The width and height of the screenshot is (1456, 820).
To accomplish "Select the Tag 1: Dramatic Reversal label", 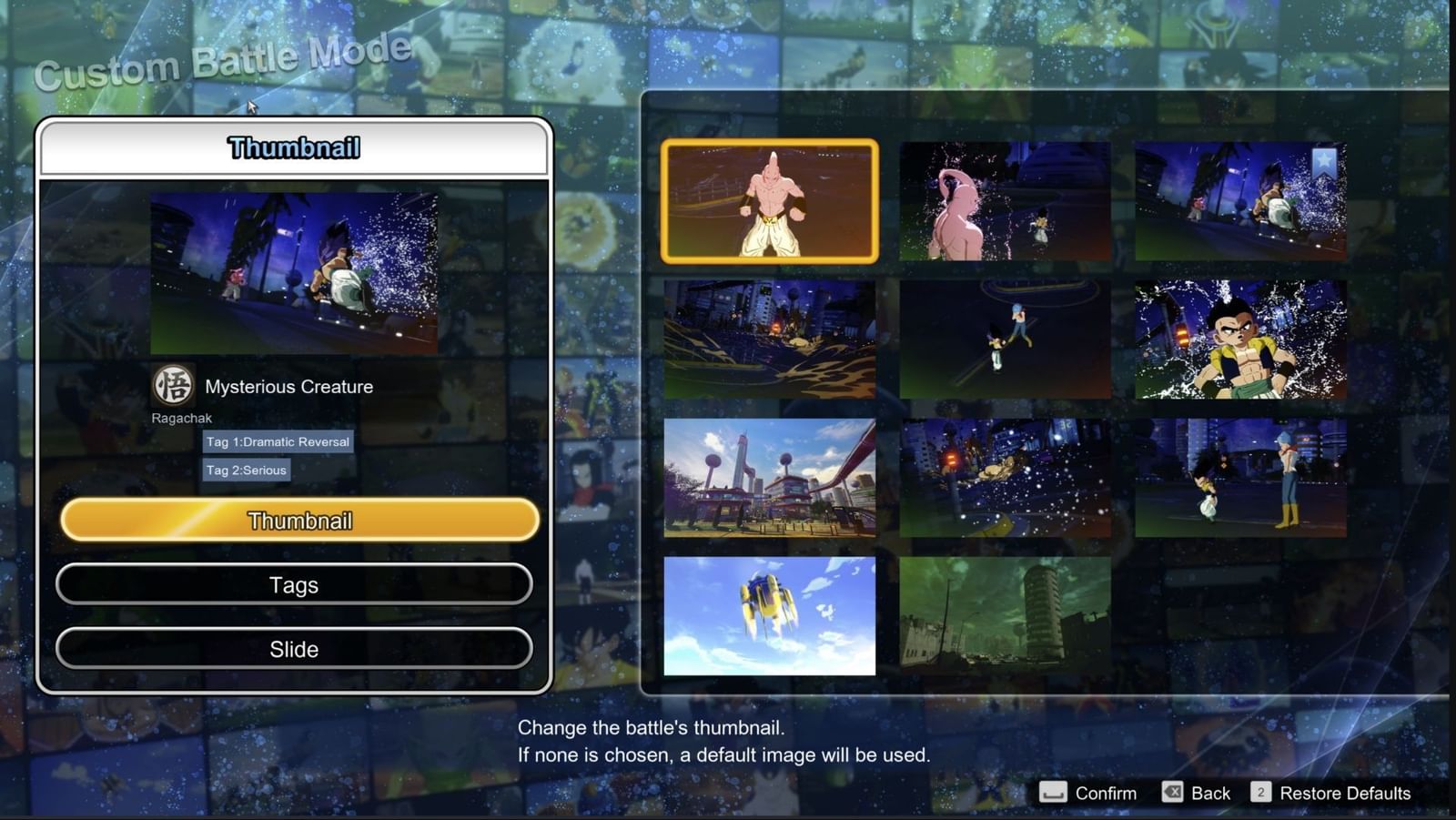I will point(278,441).
